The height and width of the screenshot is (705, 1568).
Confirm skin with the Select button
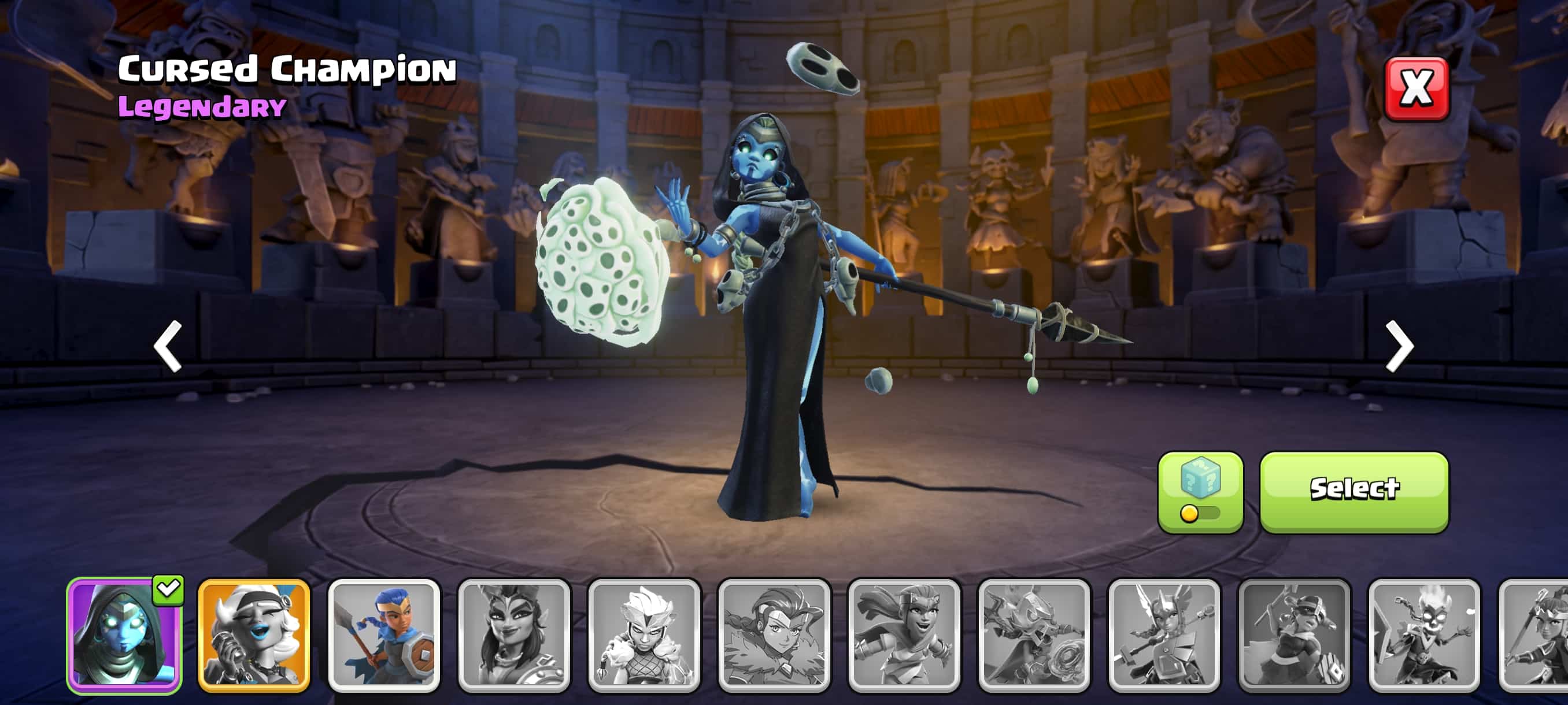tap(1353, 492)
